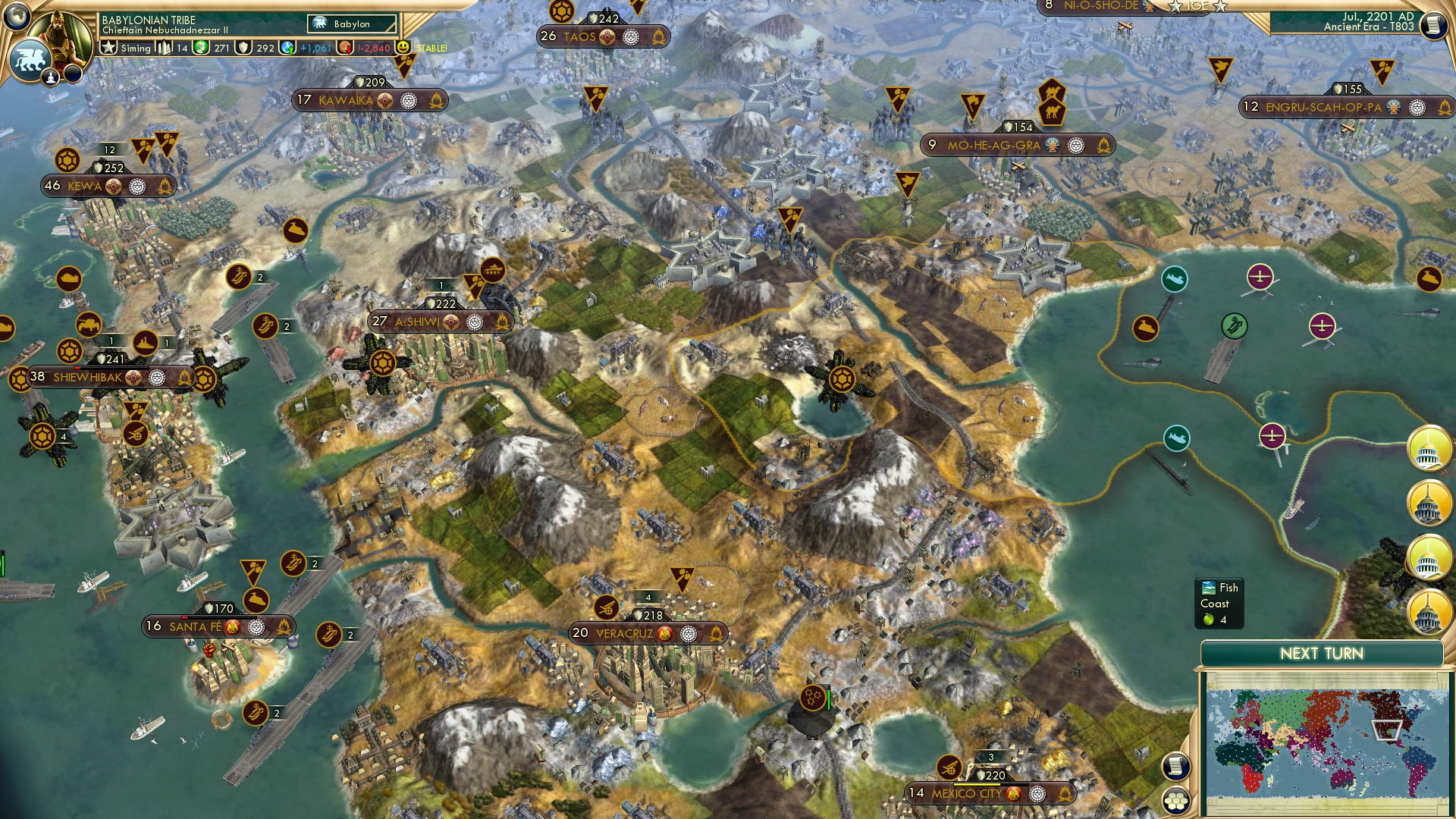Toggle the religion icon on Veracruz city banner
The image size is (1456, 819).
(x=666, y=634)
